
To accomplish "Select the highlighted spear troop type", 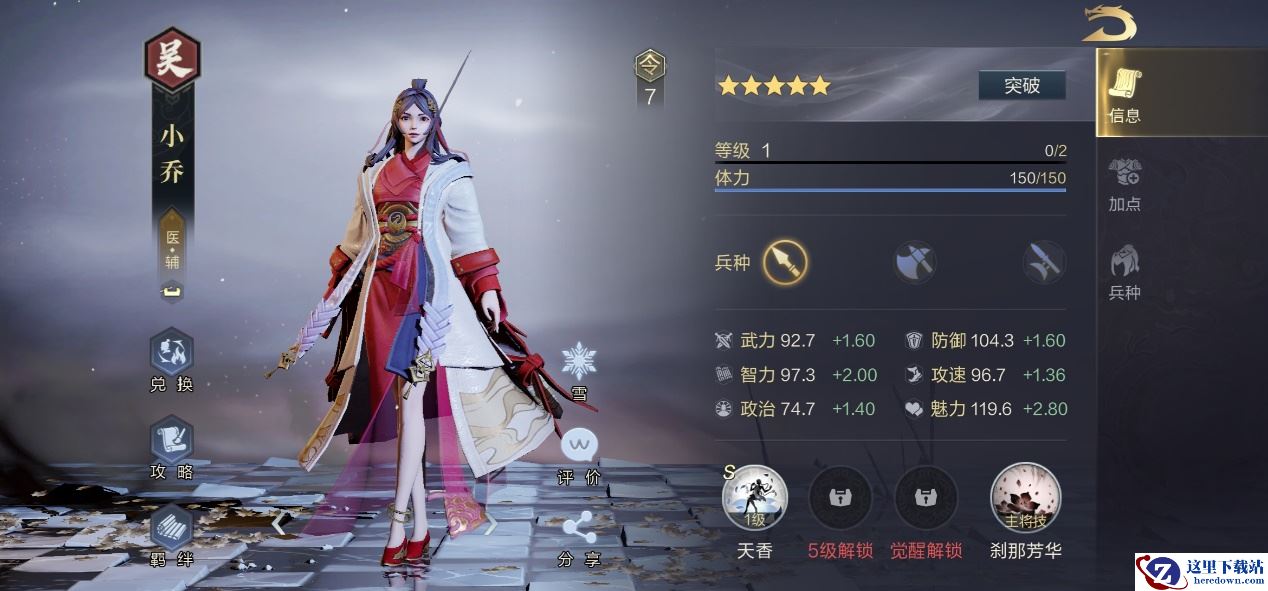I will [785, 263].
